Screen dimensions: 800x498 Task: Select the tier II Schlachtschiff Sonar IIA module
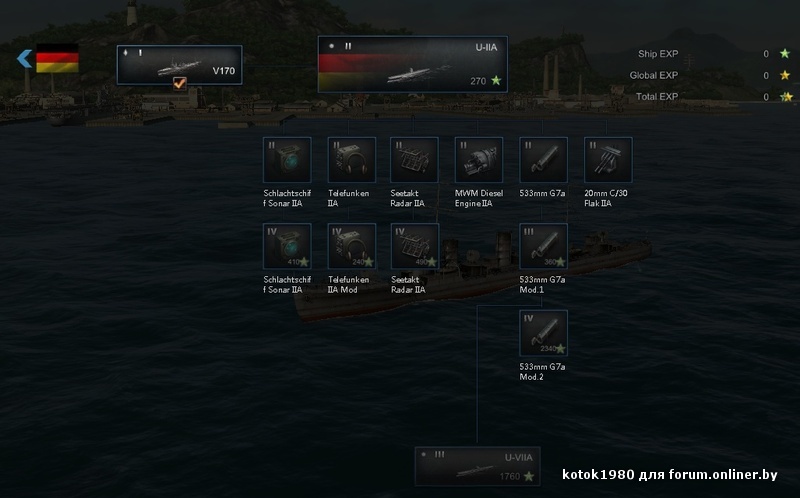click(287, 160)
